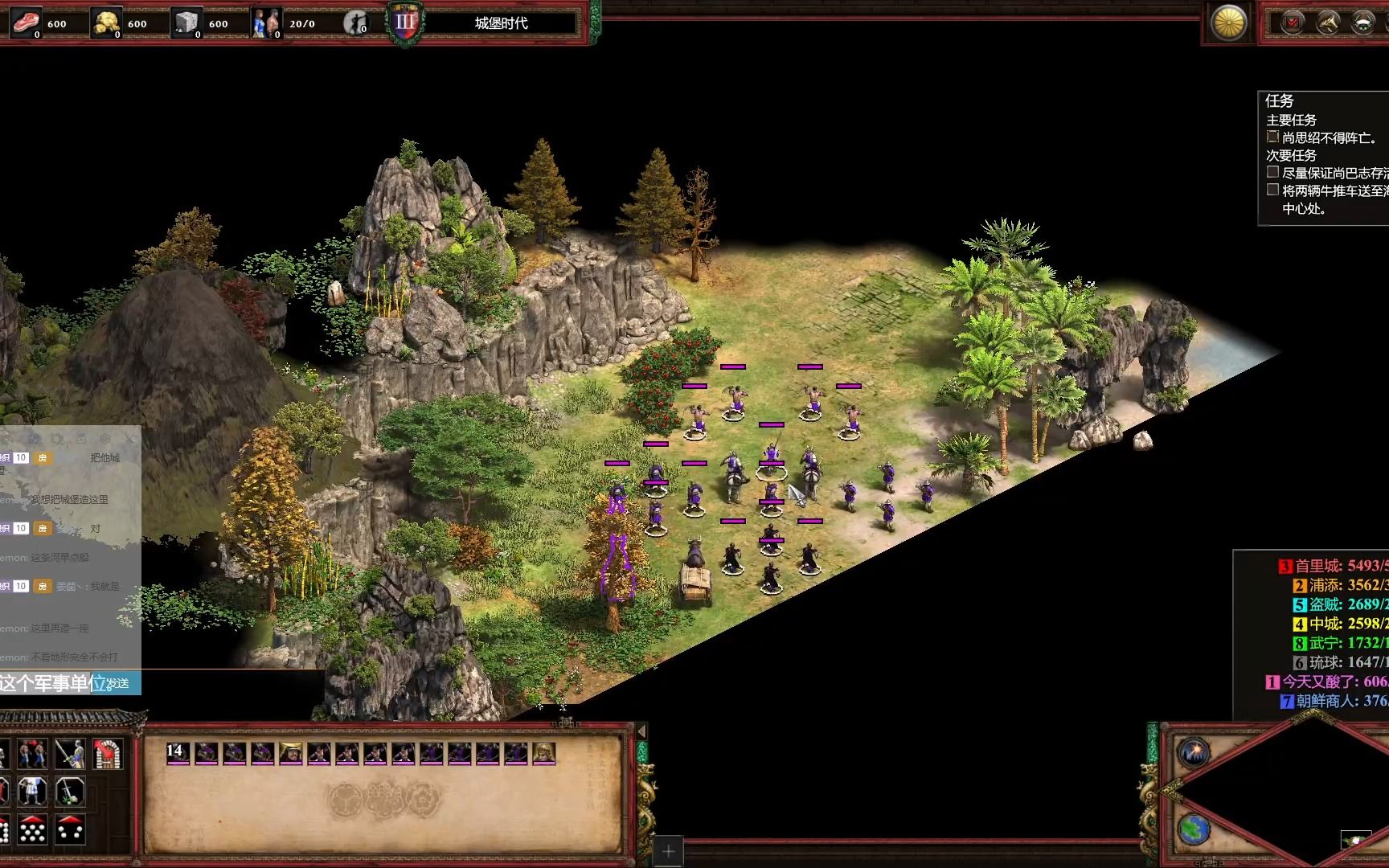Image resolution: width=1389 pixels, height=868 pixels.
Task: Click the blonde-haired unit portrait at row end
Action: [x=544, y=753]
